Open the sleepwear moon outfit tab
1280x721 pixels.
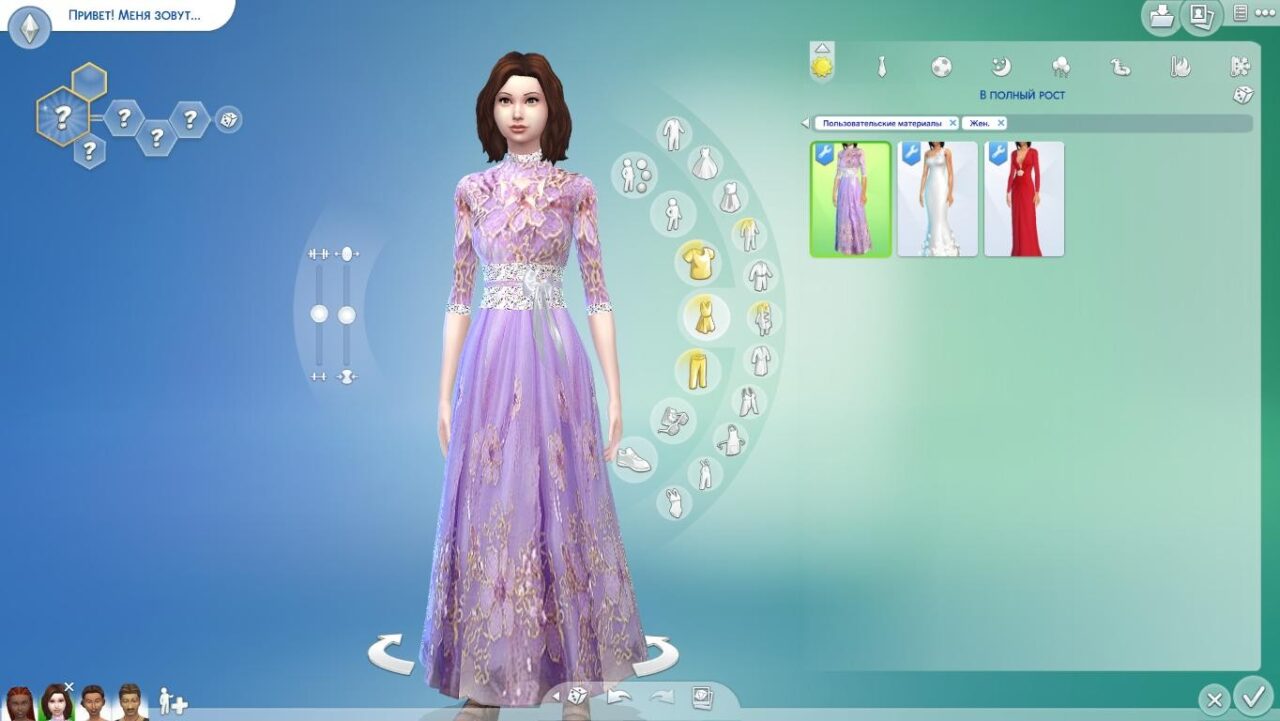coord(1001,67)
